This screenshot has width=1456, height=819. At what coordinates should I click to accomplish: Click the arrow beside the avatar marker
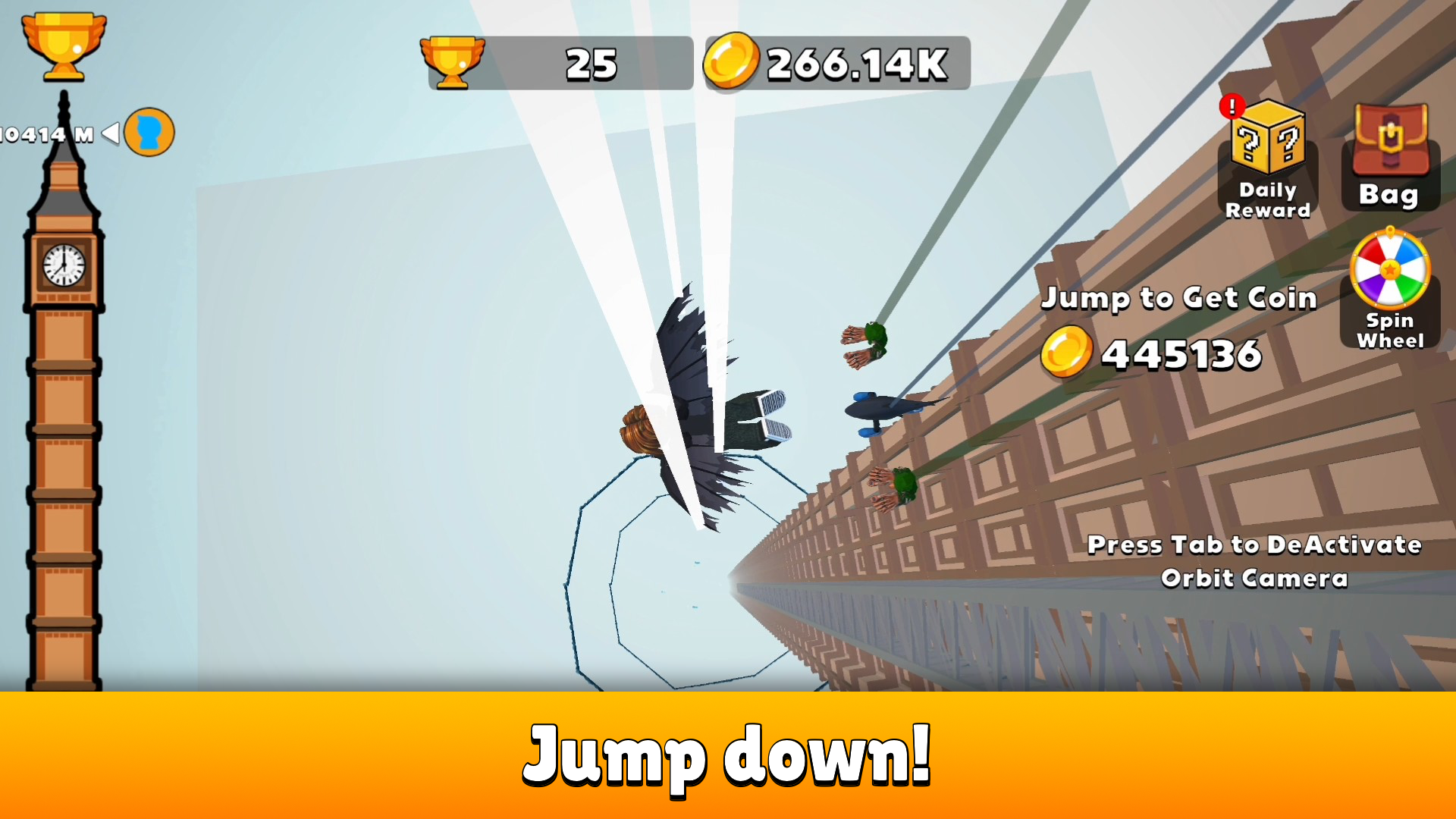[108, 131]
